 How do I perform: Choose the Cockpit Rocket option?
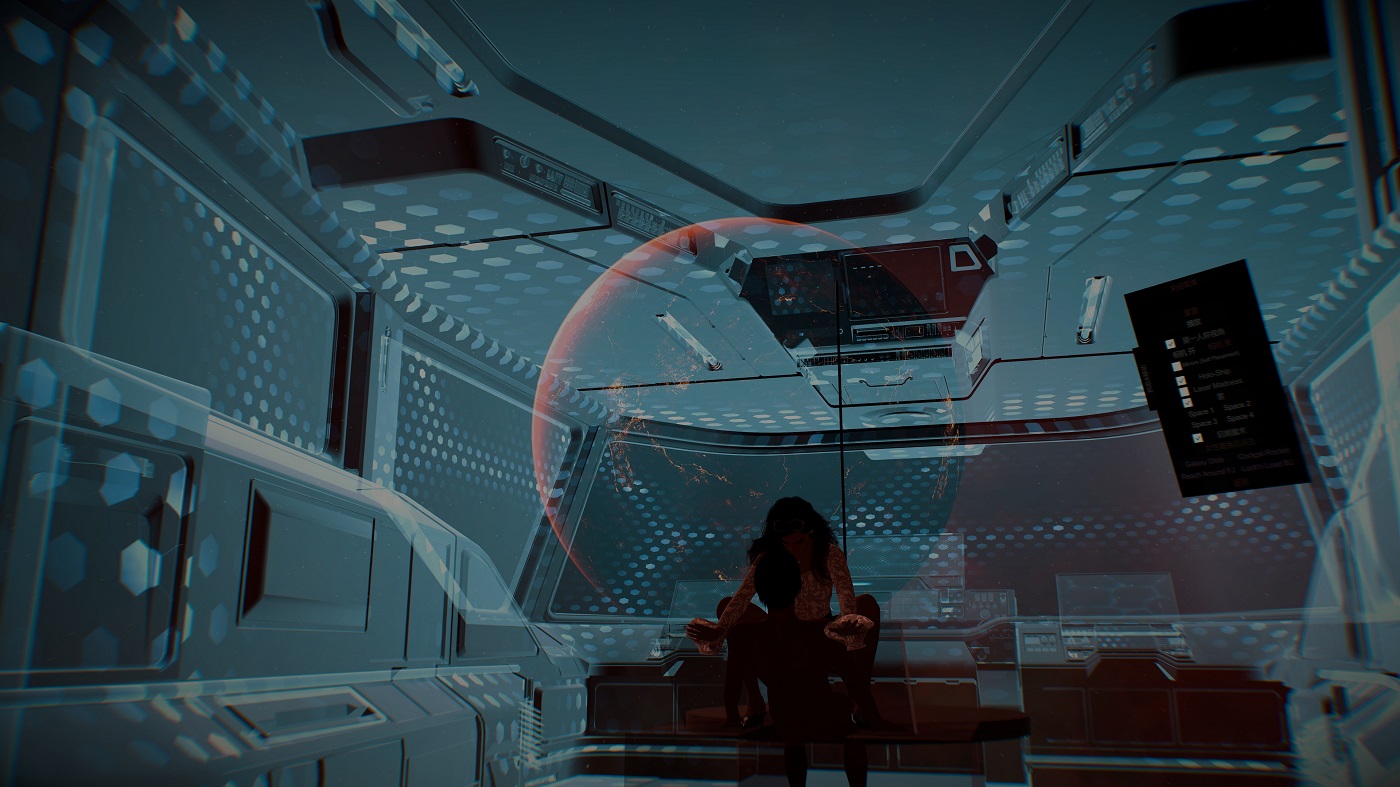[x=1263, y=452]
